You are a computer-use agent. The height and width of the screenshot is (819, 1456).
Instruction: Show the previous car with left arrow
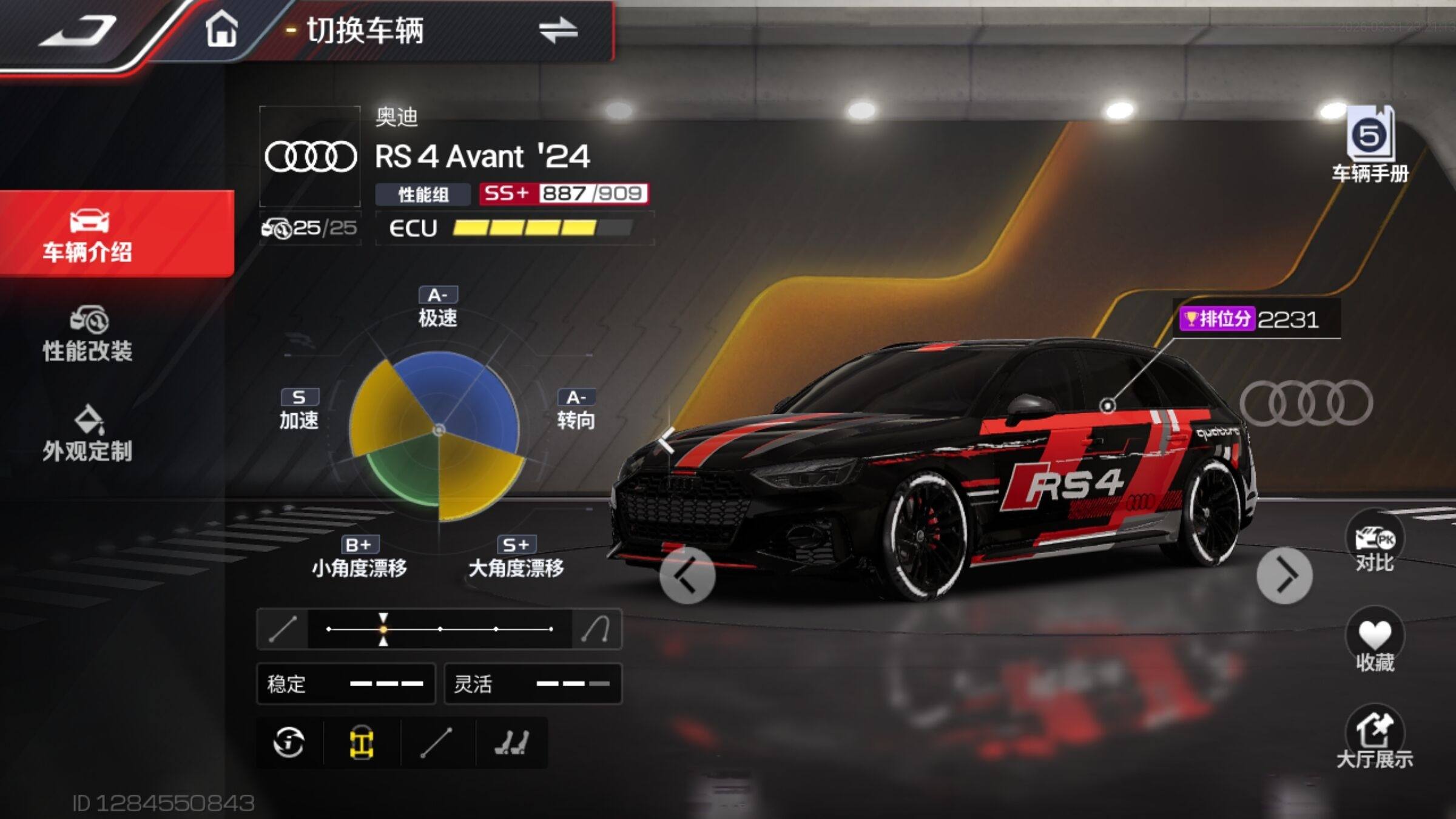[x=687, y=576]
